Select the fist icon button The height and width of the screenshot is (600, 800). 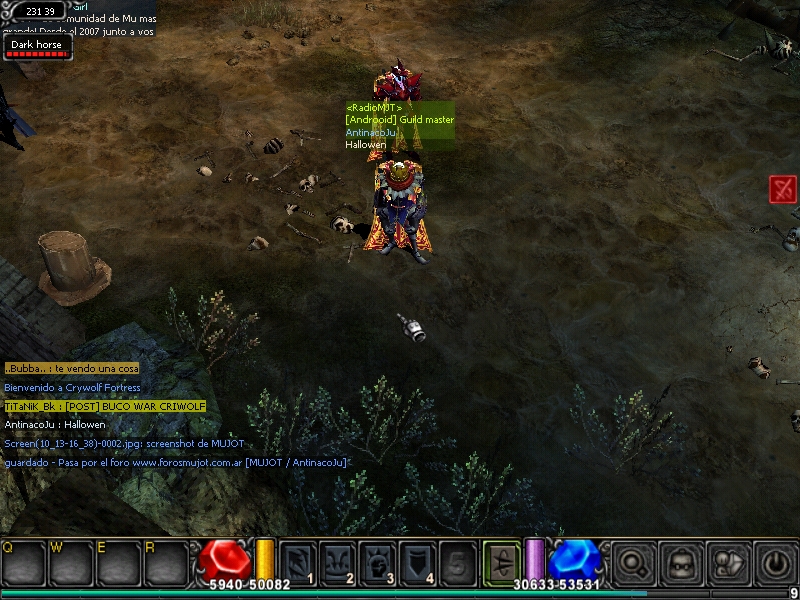(727, 563)
